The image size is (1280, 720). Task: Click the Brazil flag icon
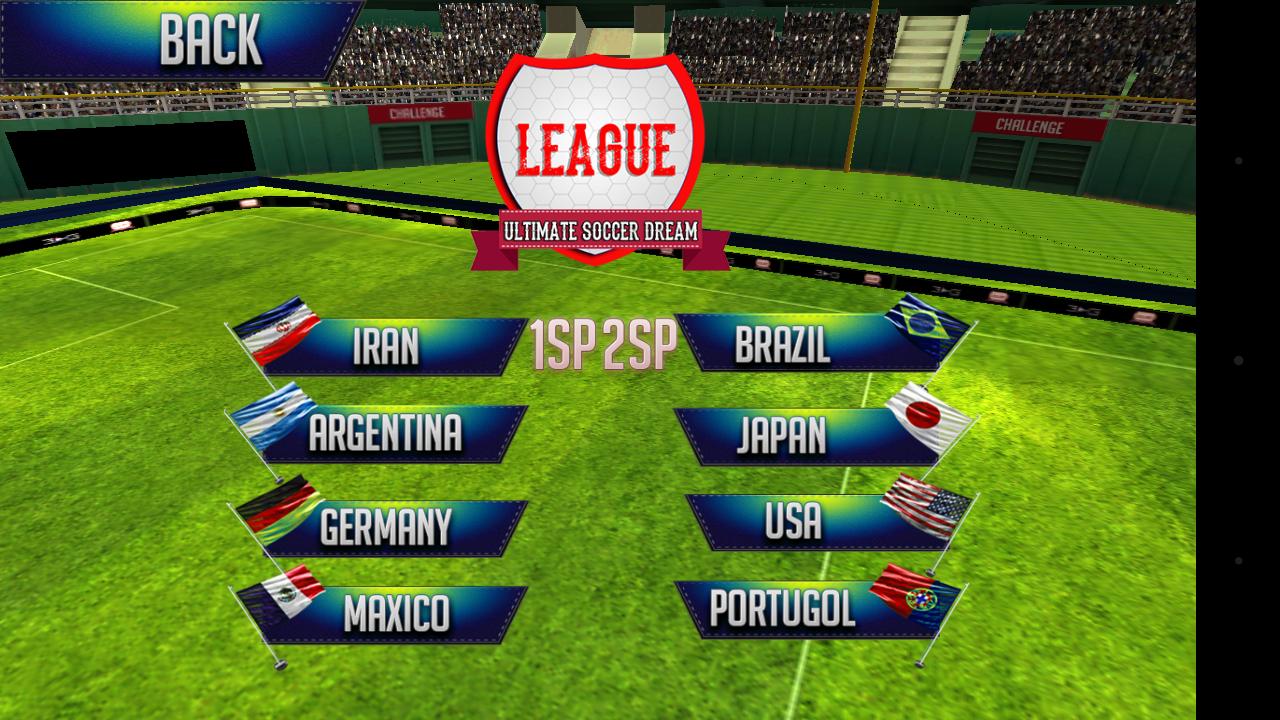pos(921,324)
